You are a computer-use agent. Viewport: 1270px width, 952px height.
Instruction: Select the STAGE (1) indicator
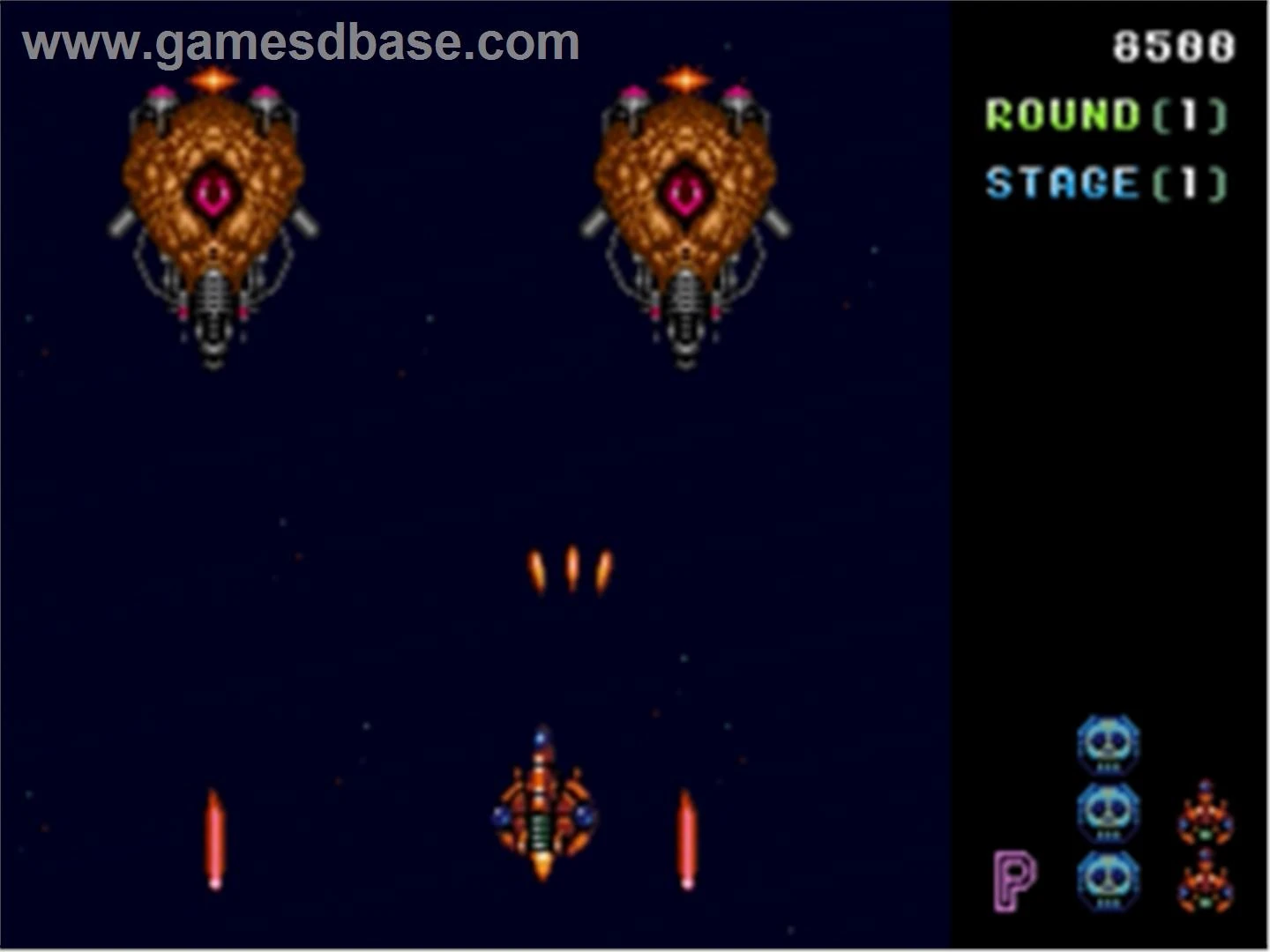1105,182
